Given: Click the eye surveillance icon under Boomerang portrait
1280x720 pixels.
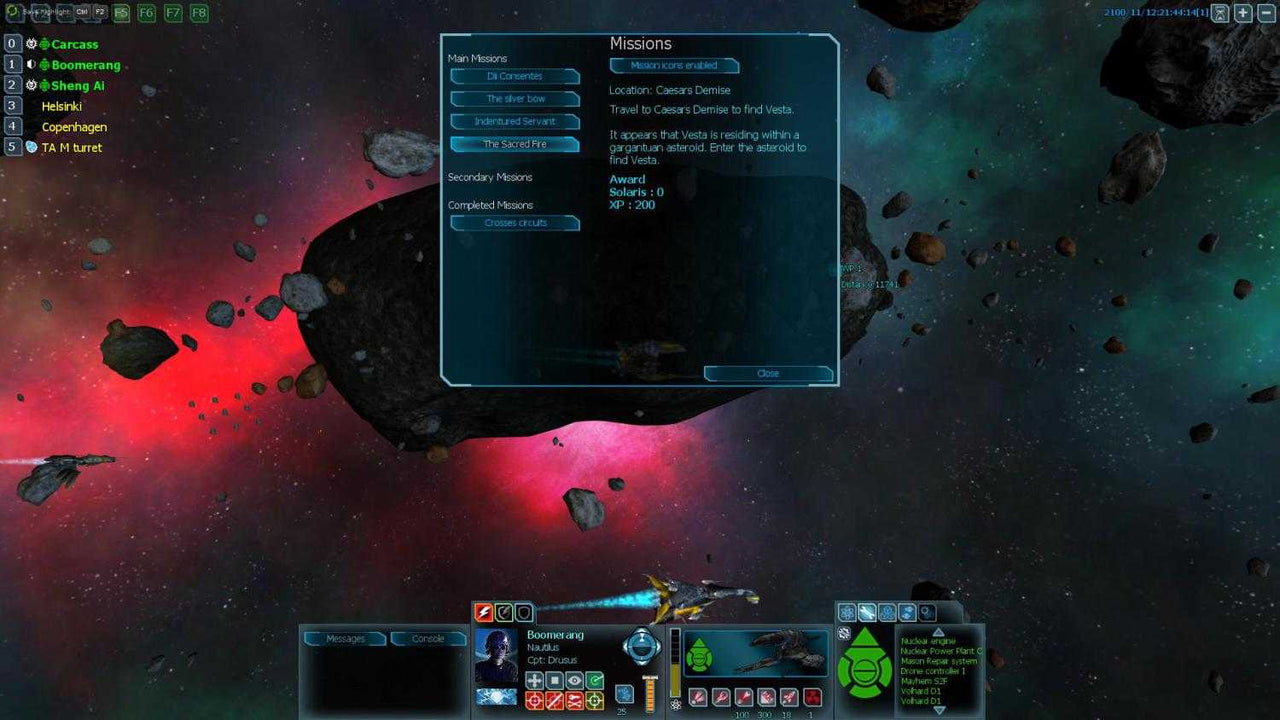Looking at the screenshot, I should tap(573, 680).
